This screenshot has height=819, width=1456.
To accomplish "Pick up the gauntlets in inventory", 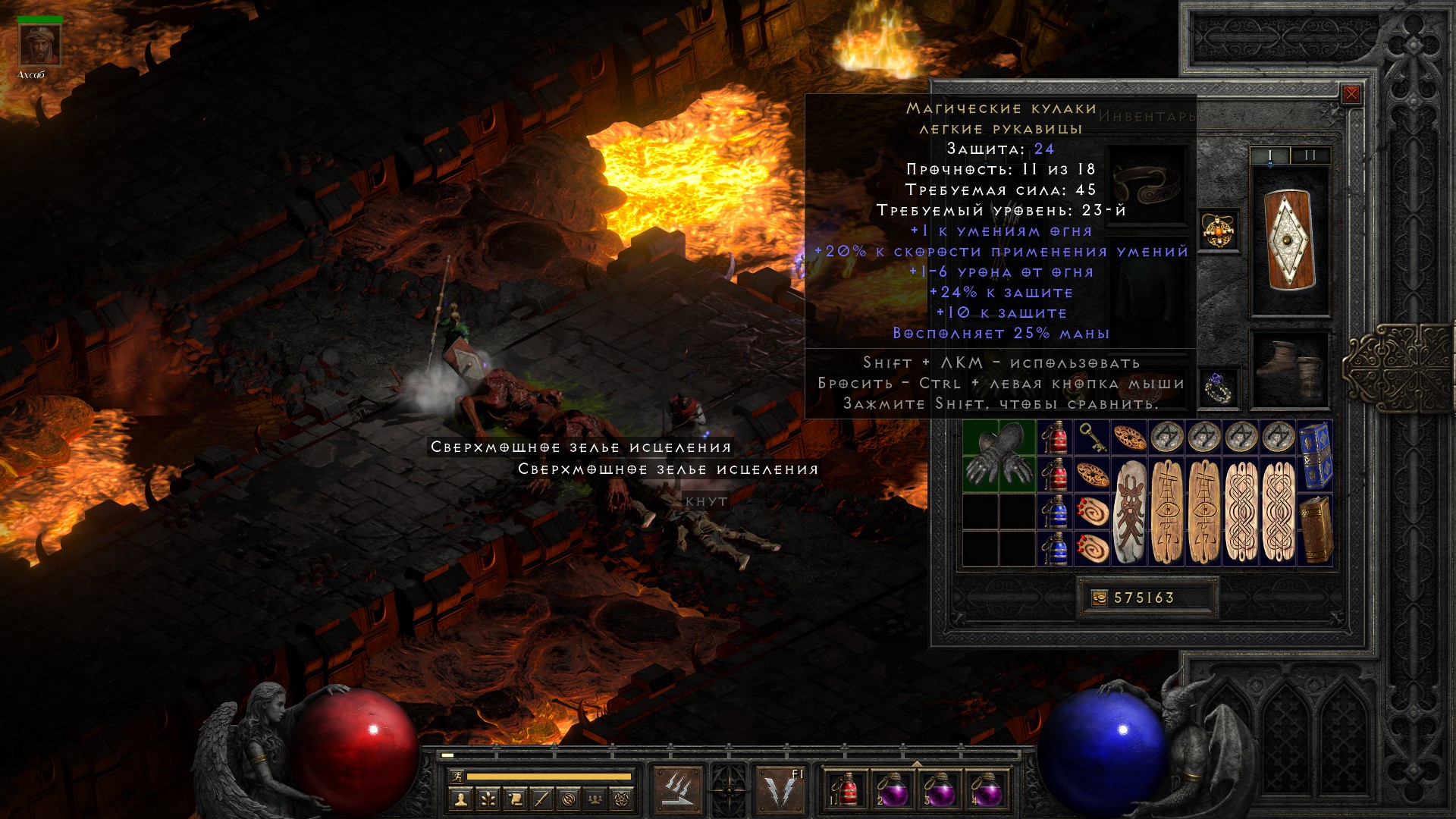I will coord(999,457).
